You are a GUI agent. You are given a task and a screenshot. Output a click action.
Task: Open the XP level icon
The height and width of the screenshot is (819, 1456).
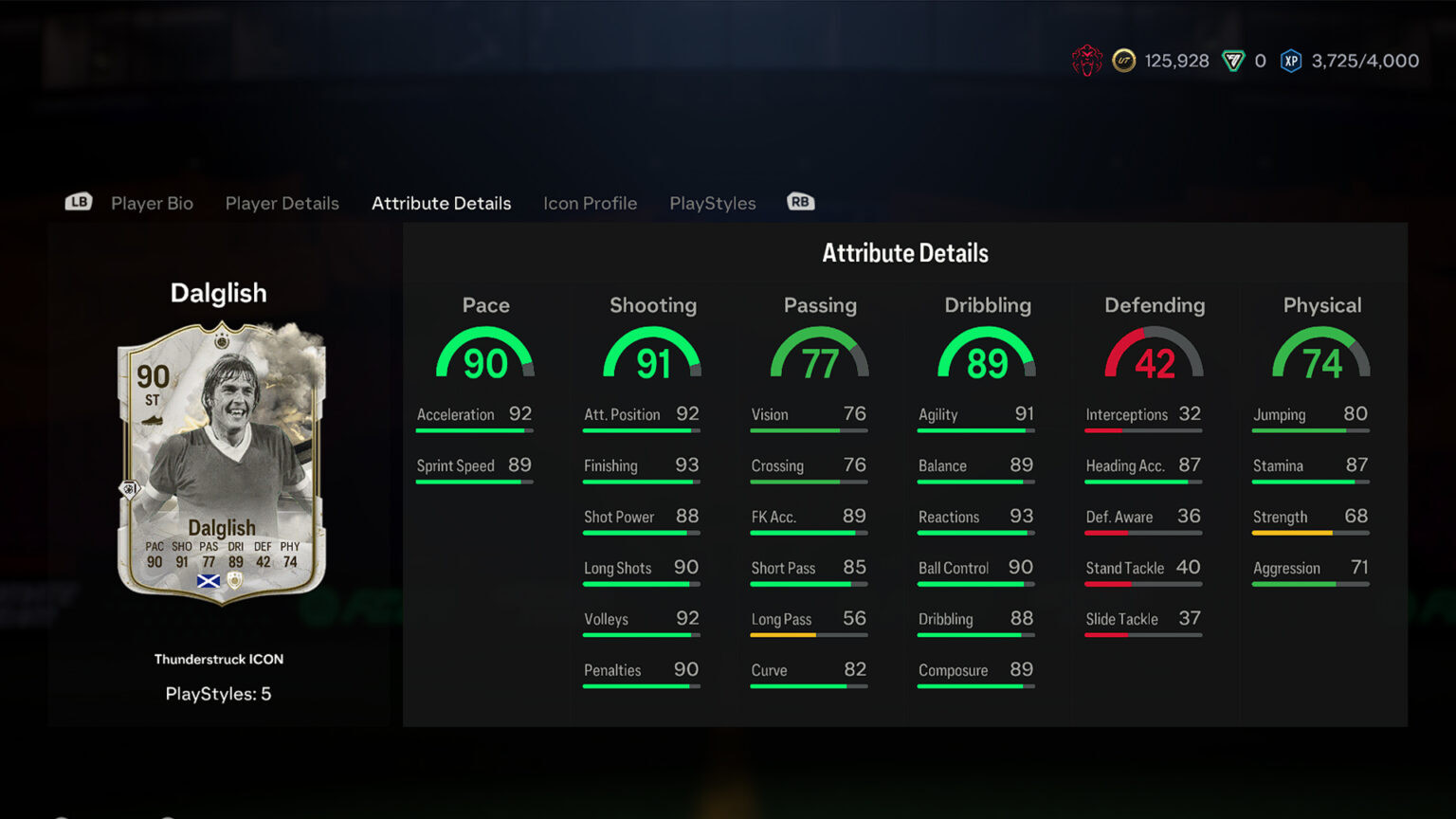[1291, 60]
